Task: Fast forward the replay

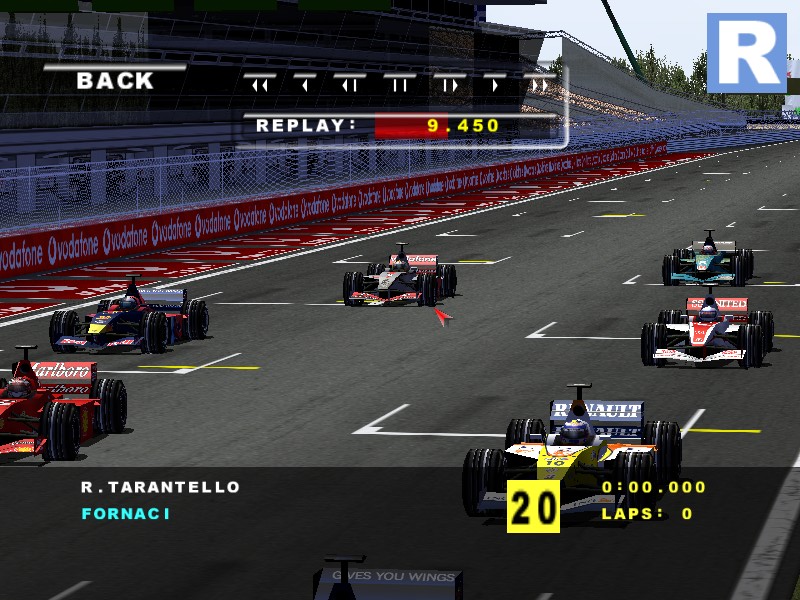Action: (540, 85)
